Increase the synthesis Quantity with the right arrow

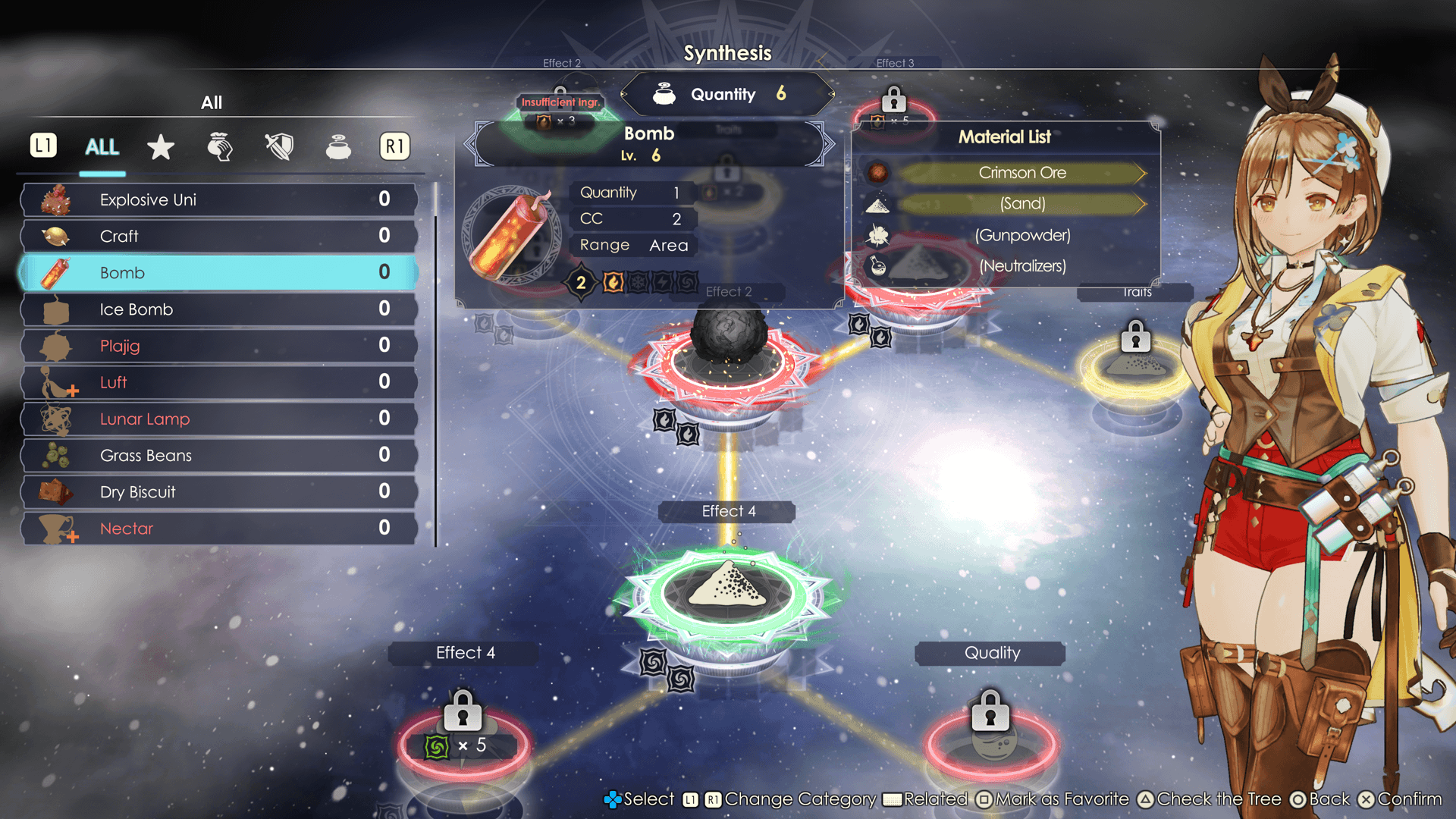pyautogui.click(x=832, y=95)
